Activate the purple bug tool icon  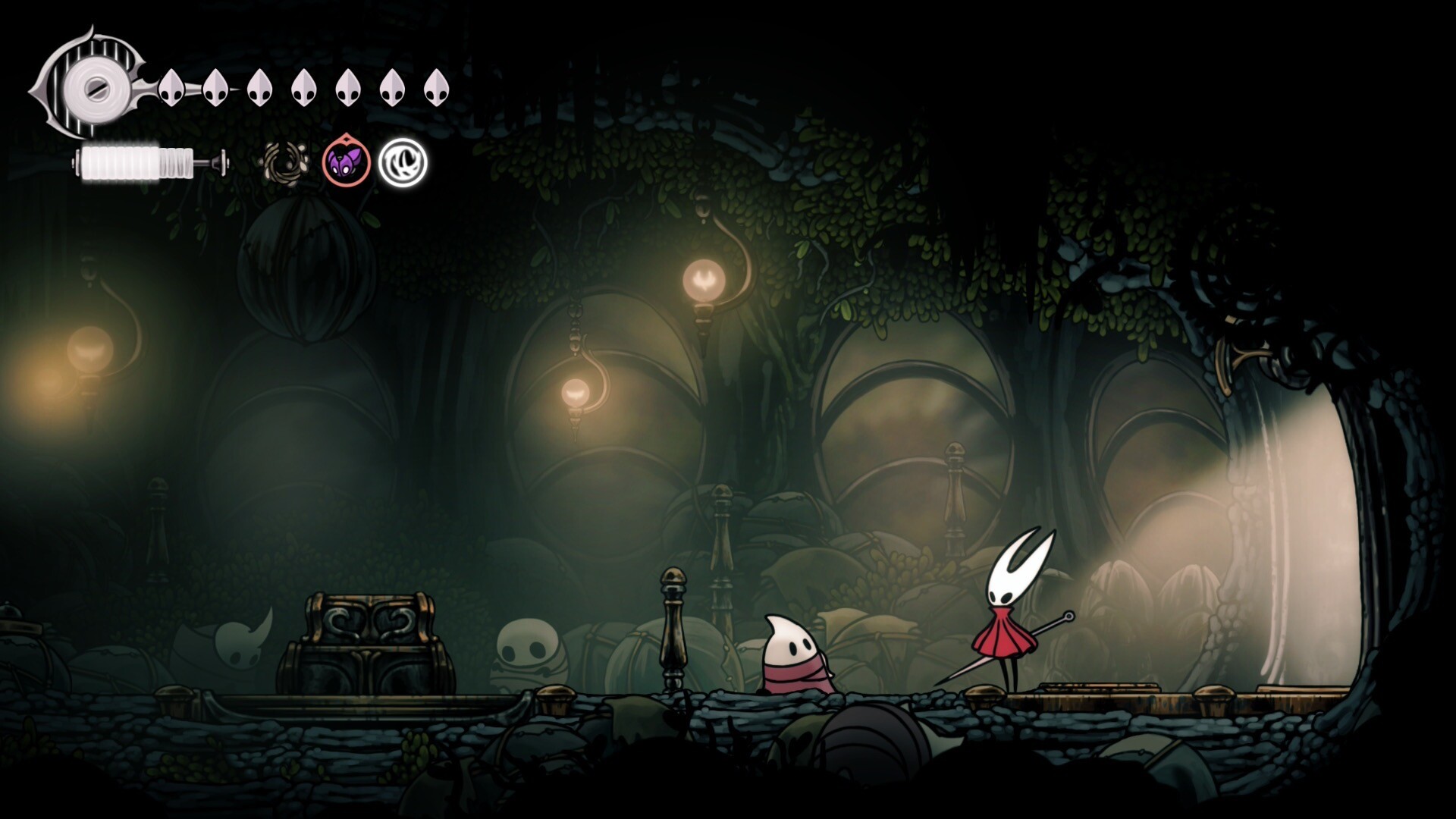[x=347, y=162]
